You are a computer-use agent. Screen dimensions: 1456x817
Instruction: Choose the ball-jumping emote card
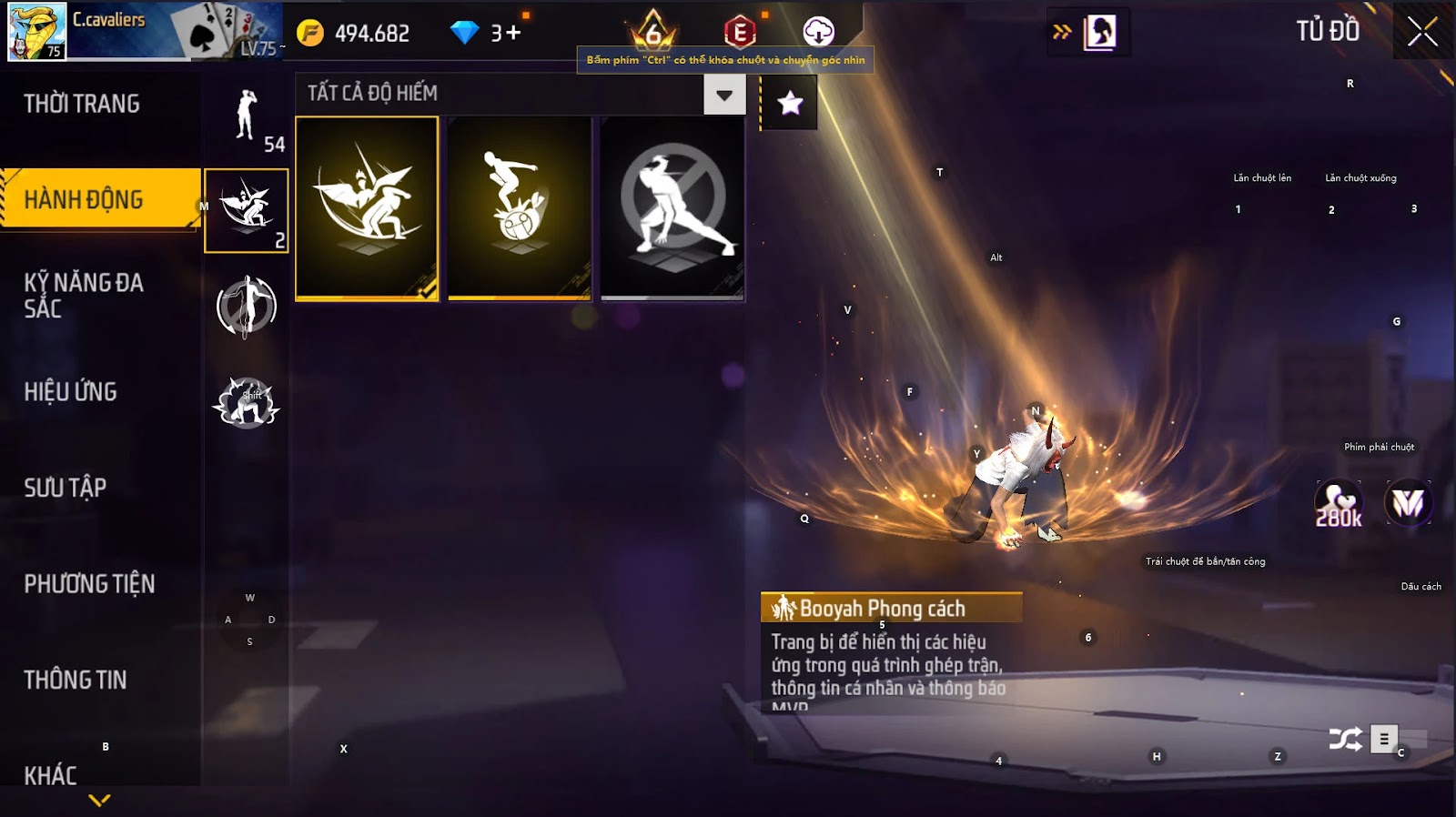[x=520, y=207]
